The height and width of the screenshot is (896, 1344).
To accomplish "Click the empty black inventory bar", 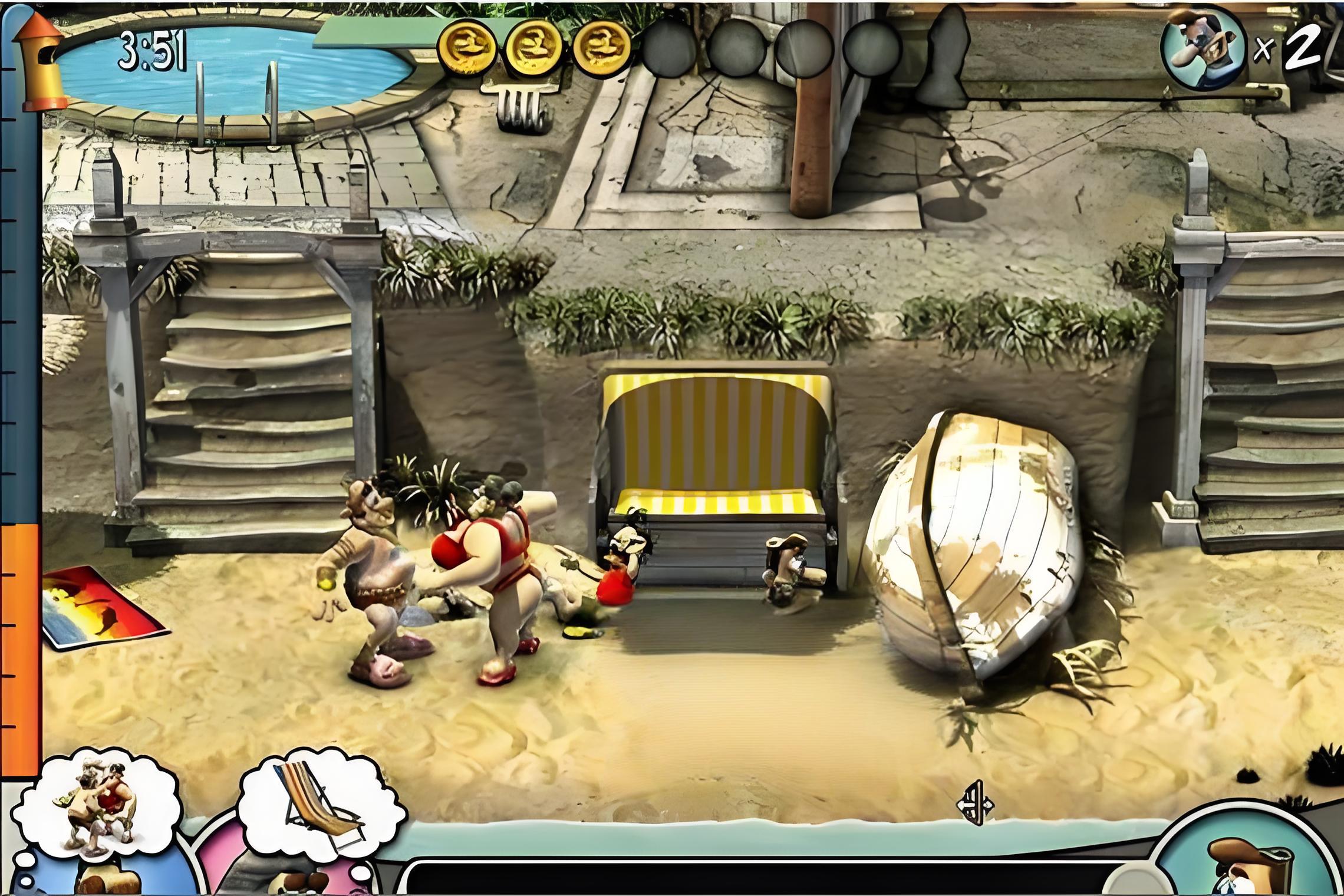I will [766, 879].
